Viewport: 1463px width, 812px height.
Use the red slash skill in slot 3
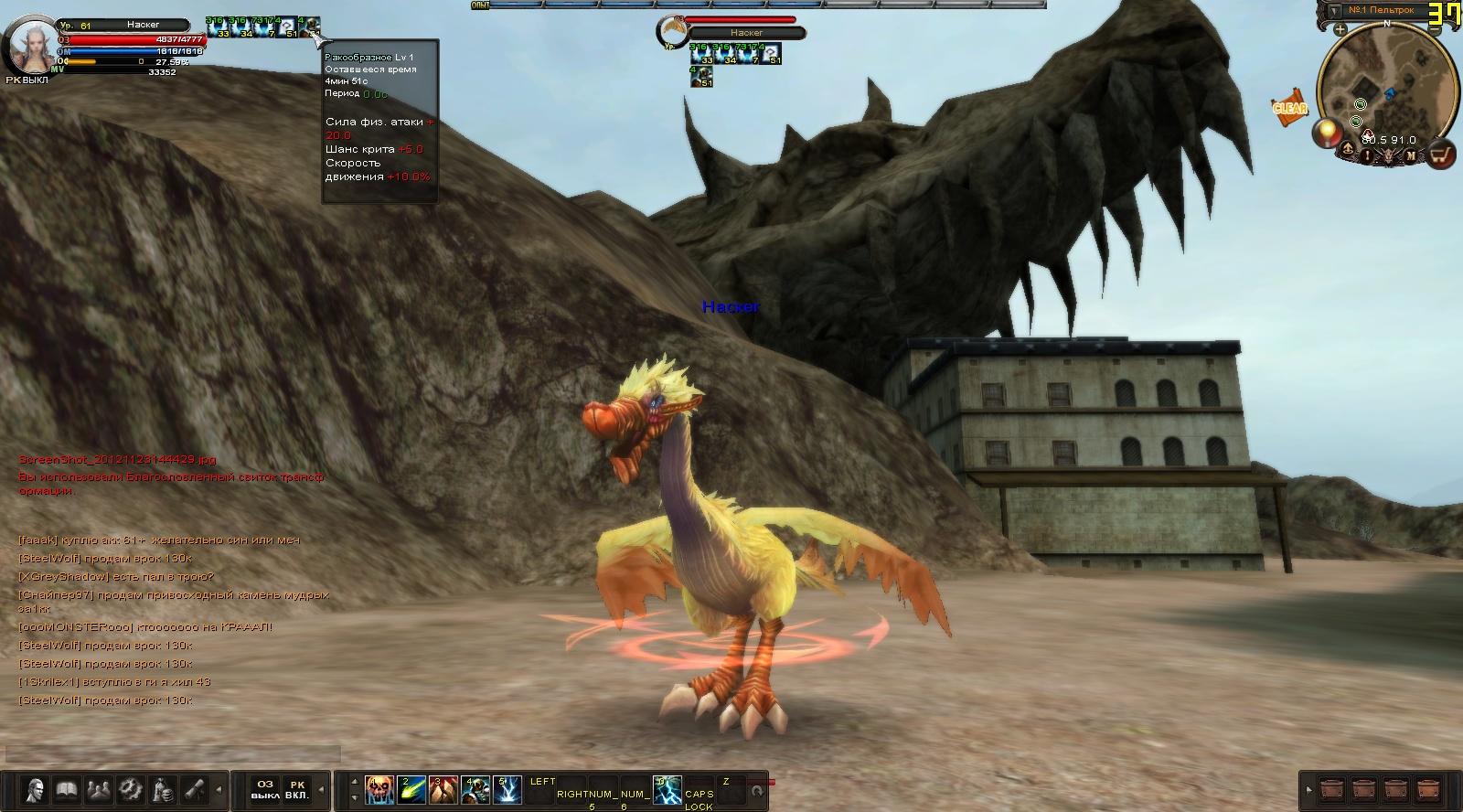tap(443, 789)
